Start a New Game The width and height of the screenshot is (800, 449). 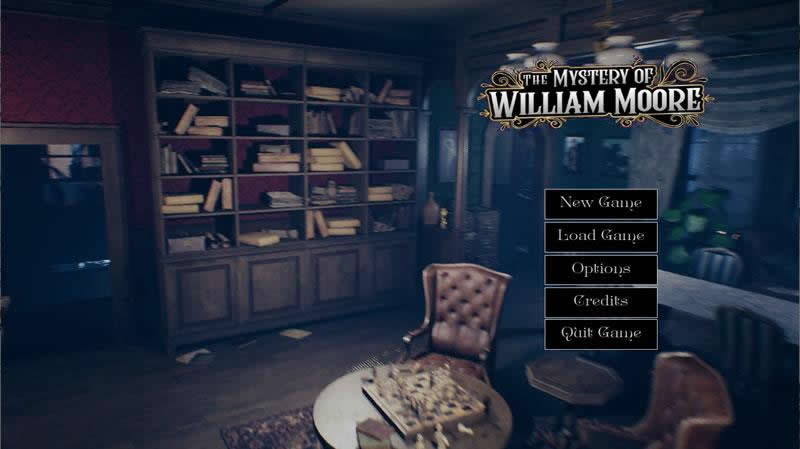click(x=600, y=203)
